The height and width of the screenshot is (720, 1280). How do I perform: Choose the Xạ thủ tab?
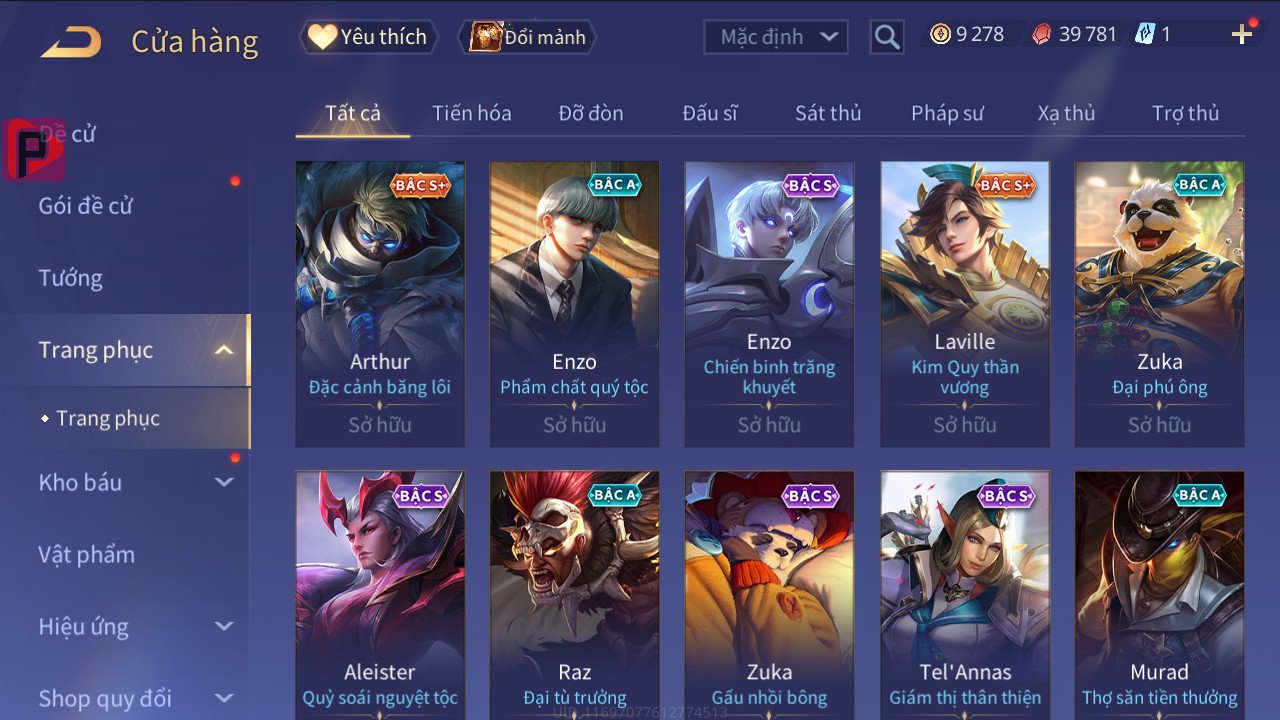point(1066,113)
